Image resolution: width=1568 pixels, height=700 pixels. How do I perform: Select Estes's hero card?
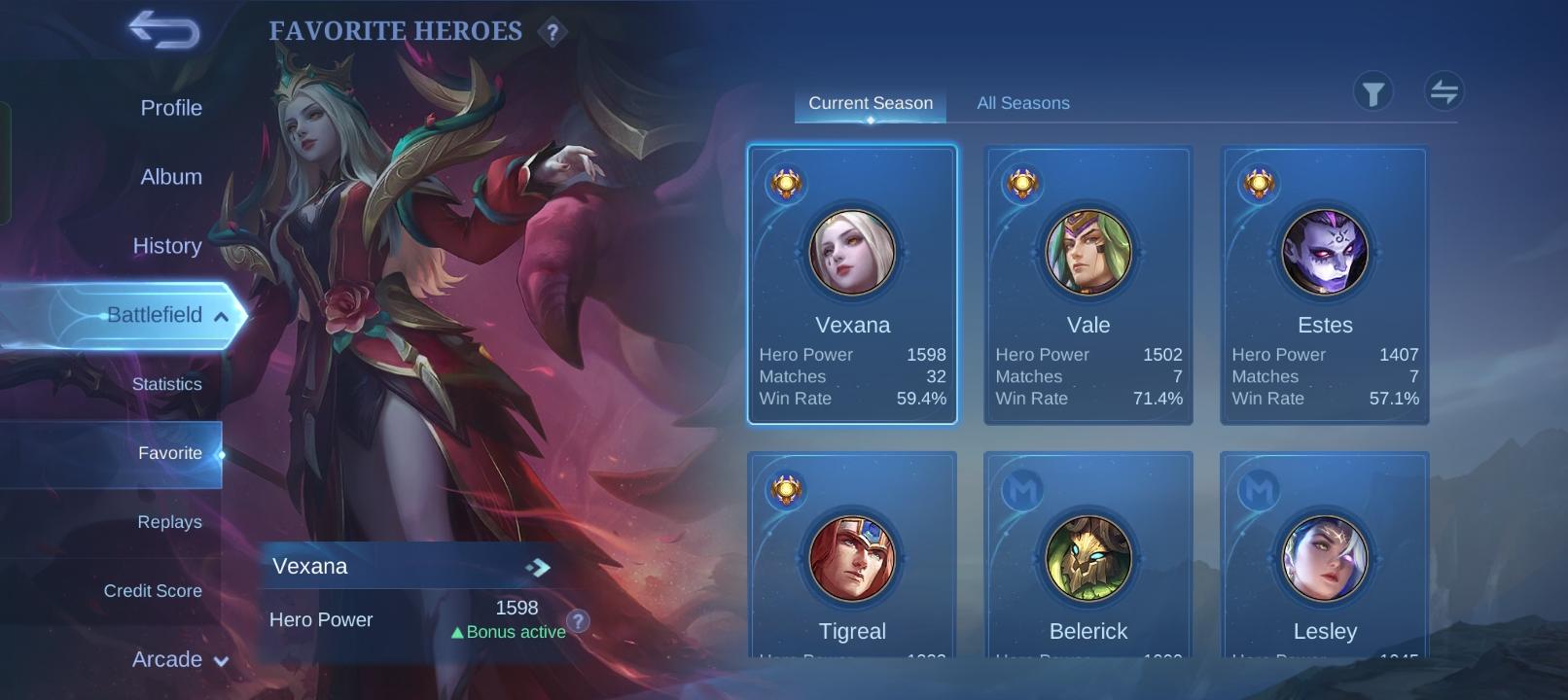click(1323, 282)
